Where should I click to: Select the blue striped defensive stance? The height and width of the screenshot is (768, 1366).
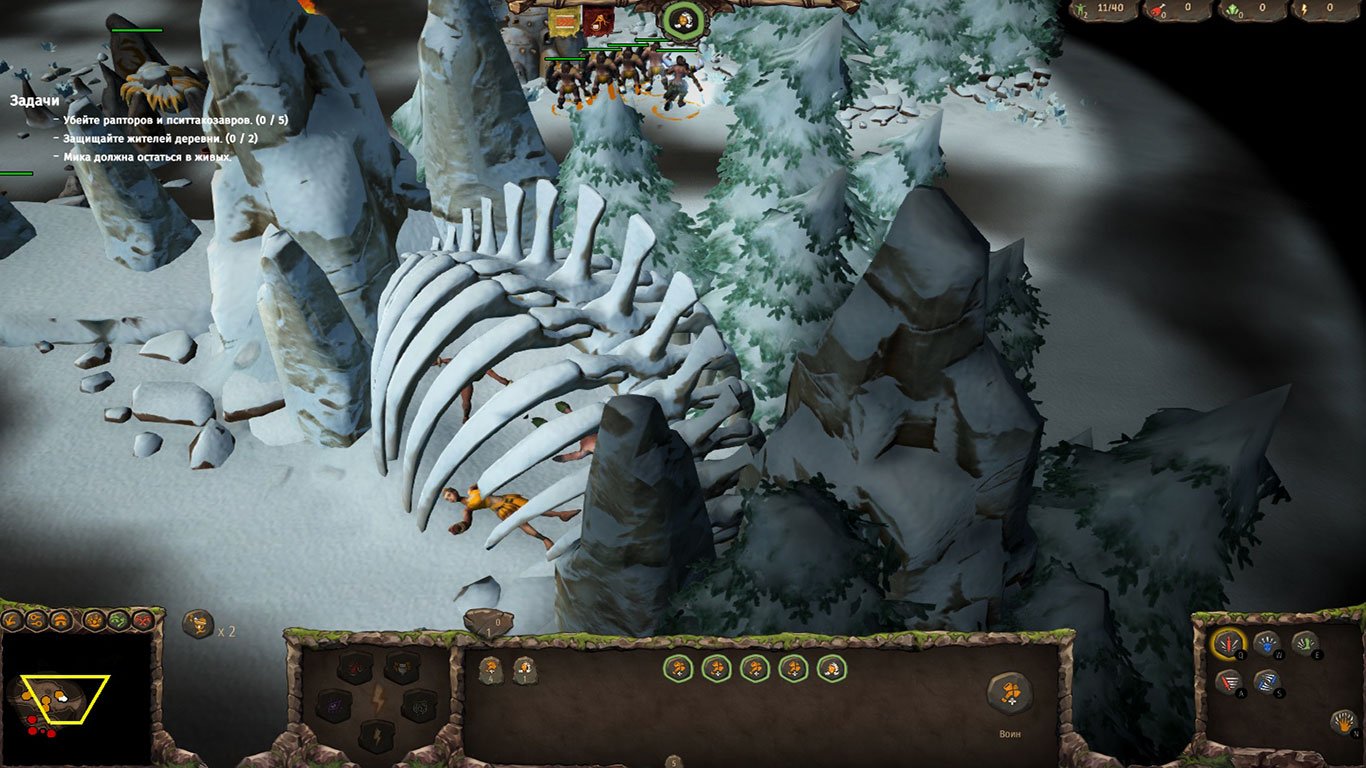tap(1267, 683)
